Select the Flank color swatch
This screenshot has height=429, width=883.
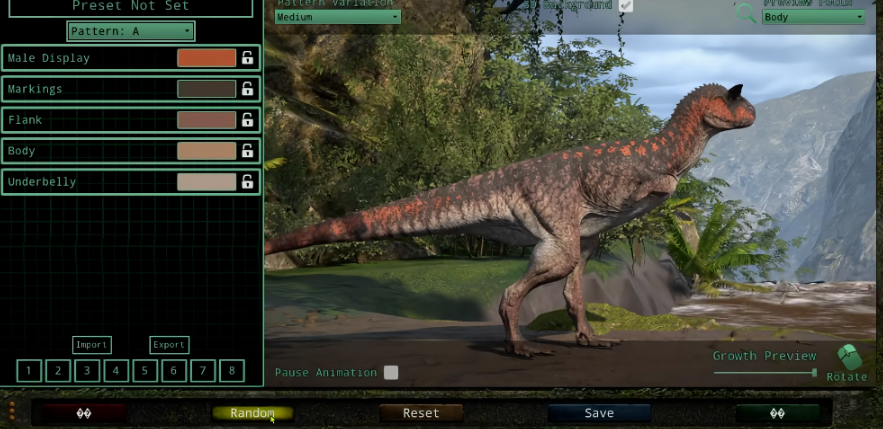pos(206,120)
